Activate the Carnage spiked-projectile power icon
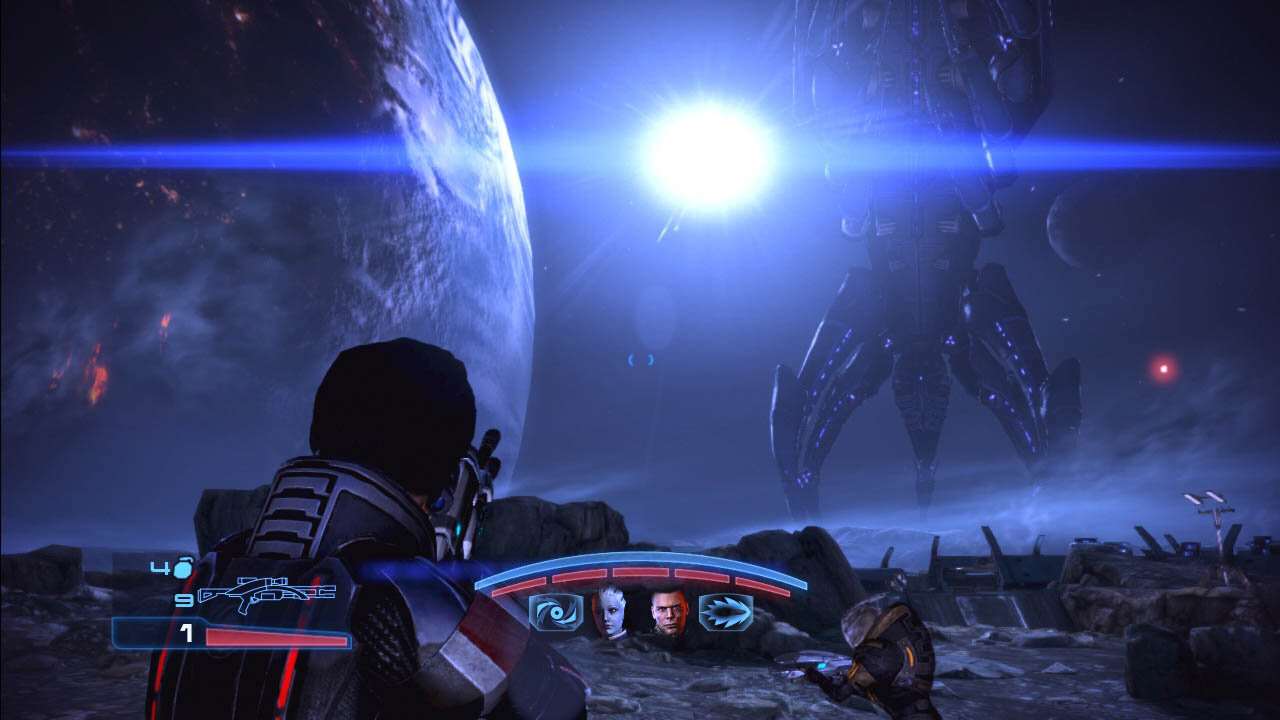The width and height of the screenshot is (1280, 720). (725, 612)
